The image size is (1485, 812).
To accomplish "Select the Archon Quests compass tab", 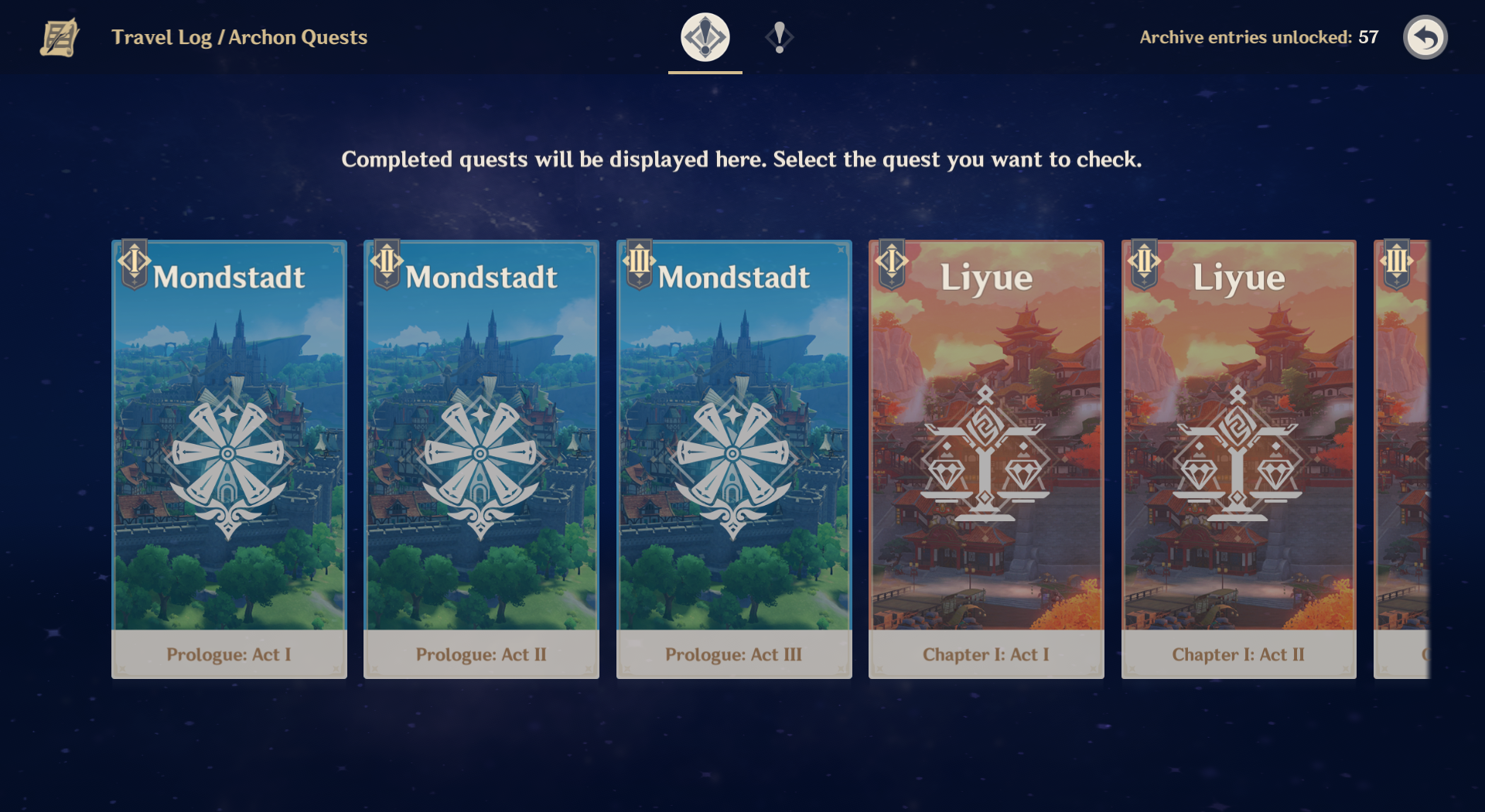I will tap(705, 37).
